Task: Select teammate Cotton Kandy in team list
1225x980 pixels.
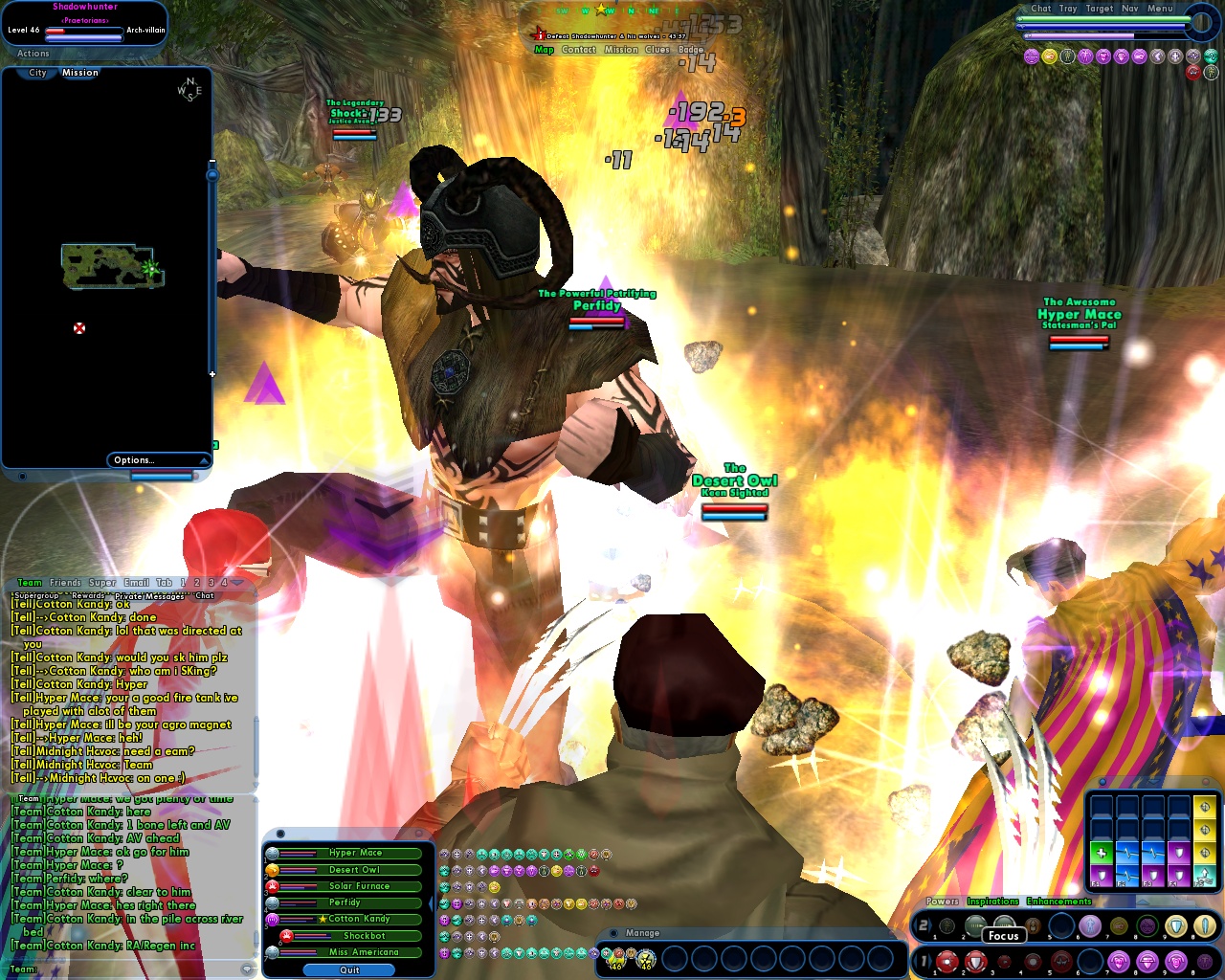Action: [x=359, y=919]
